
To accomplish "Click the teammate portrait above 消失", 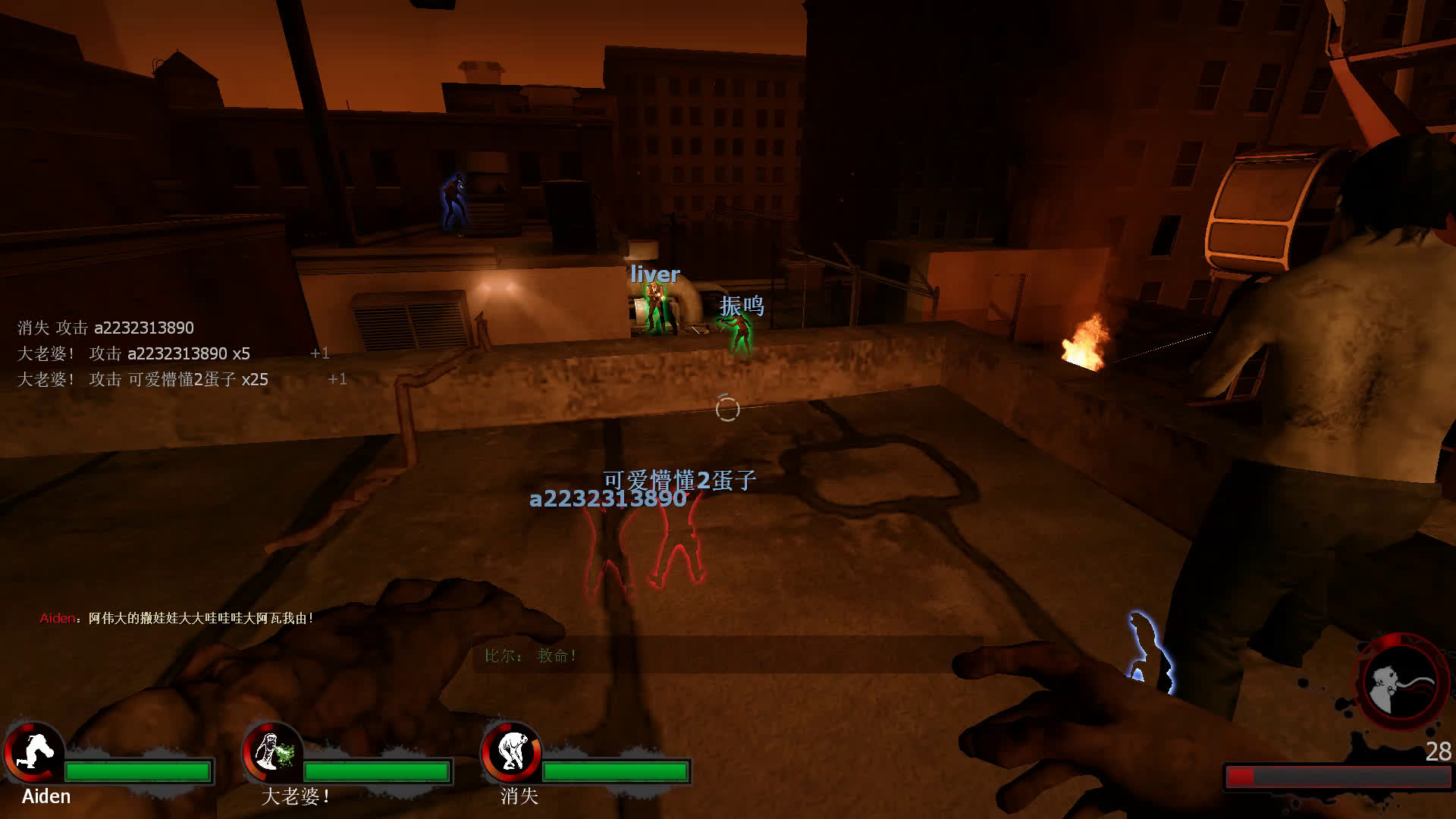I will click(512, 751).
